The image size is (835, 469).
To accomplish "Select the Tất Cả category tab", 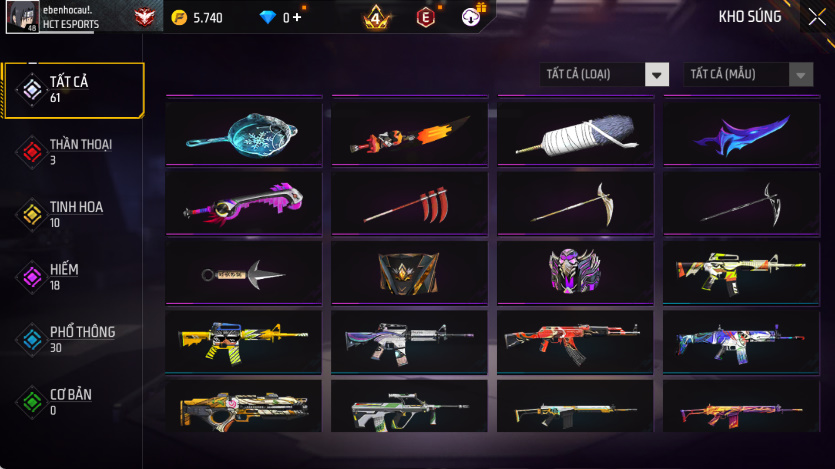I will coord(73,90).
